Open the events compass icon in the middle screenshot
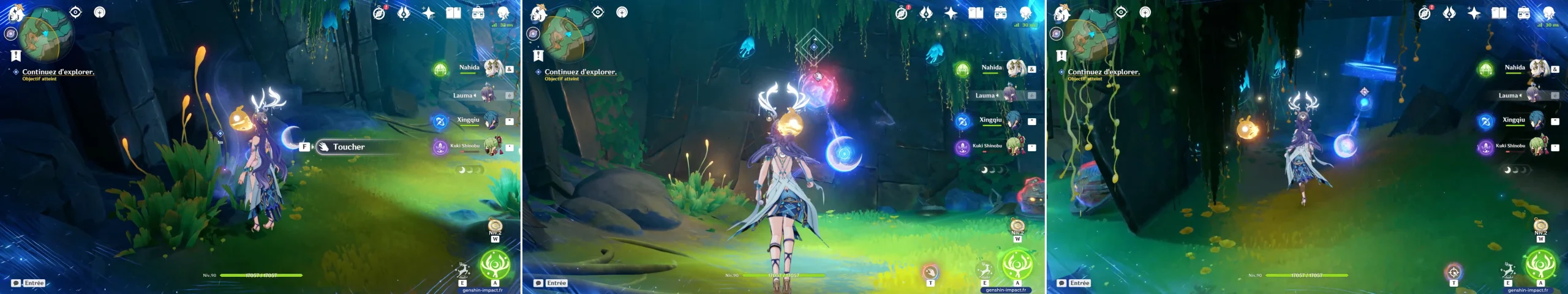Image resolution: width=1568 pixels, height=294 pixels. tap(902, 13)
